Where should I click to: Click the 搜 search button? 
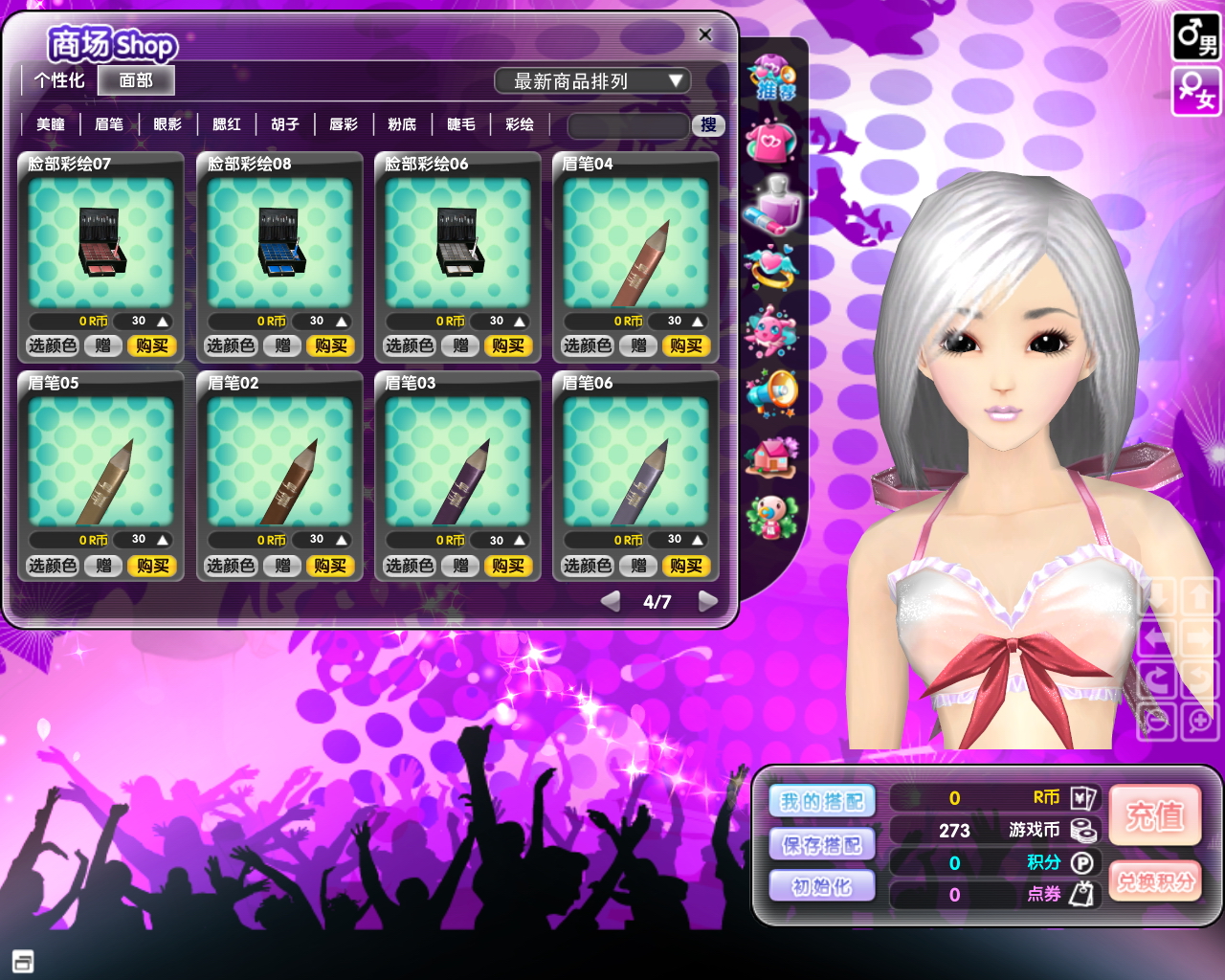pyautogui.click(x=708, y=125)
